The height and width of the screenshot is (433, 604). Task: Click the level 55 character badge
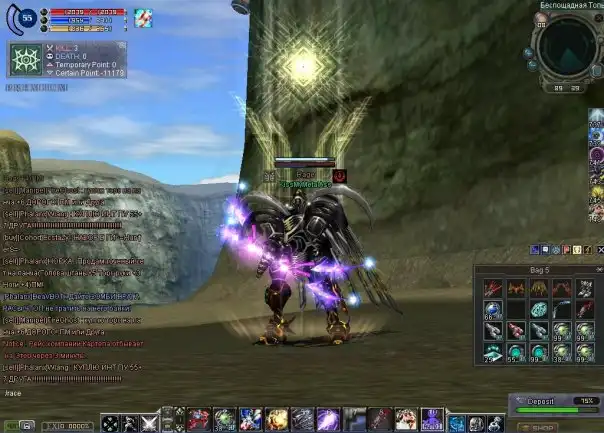click(26, 17)
